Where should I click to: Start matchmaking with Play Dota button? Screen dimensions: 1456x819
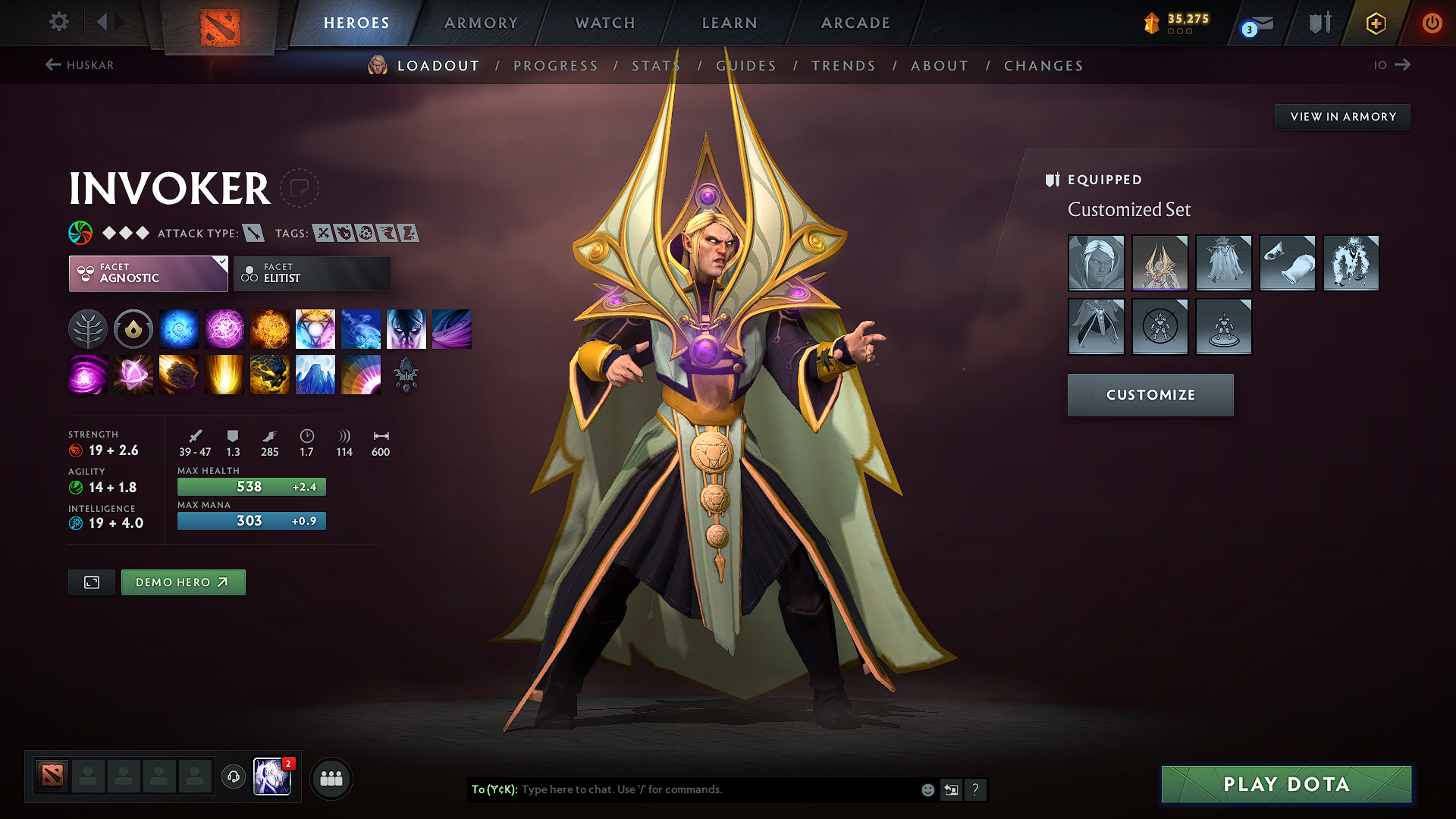[x=1286, y=784]
